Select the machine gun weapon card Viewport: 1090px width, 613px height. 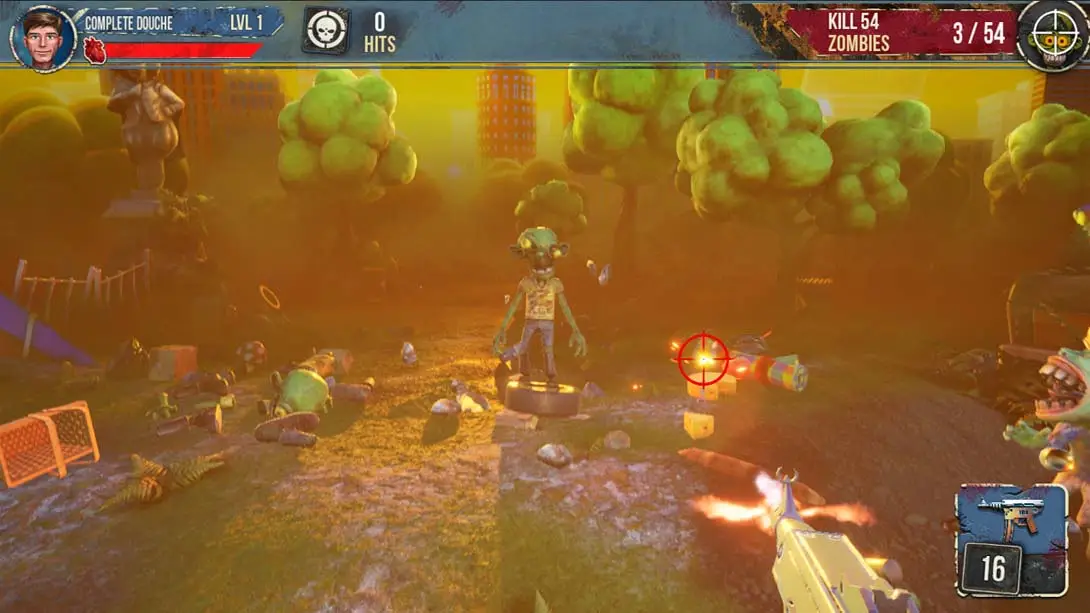pyautogui.click(x=1011, y=540)
